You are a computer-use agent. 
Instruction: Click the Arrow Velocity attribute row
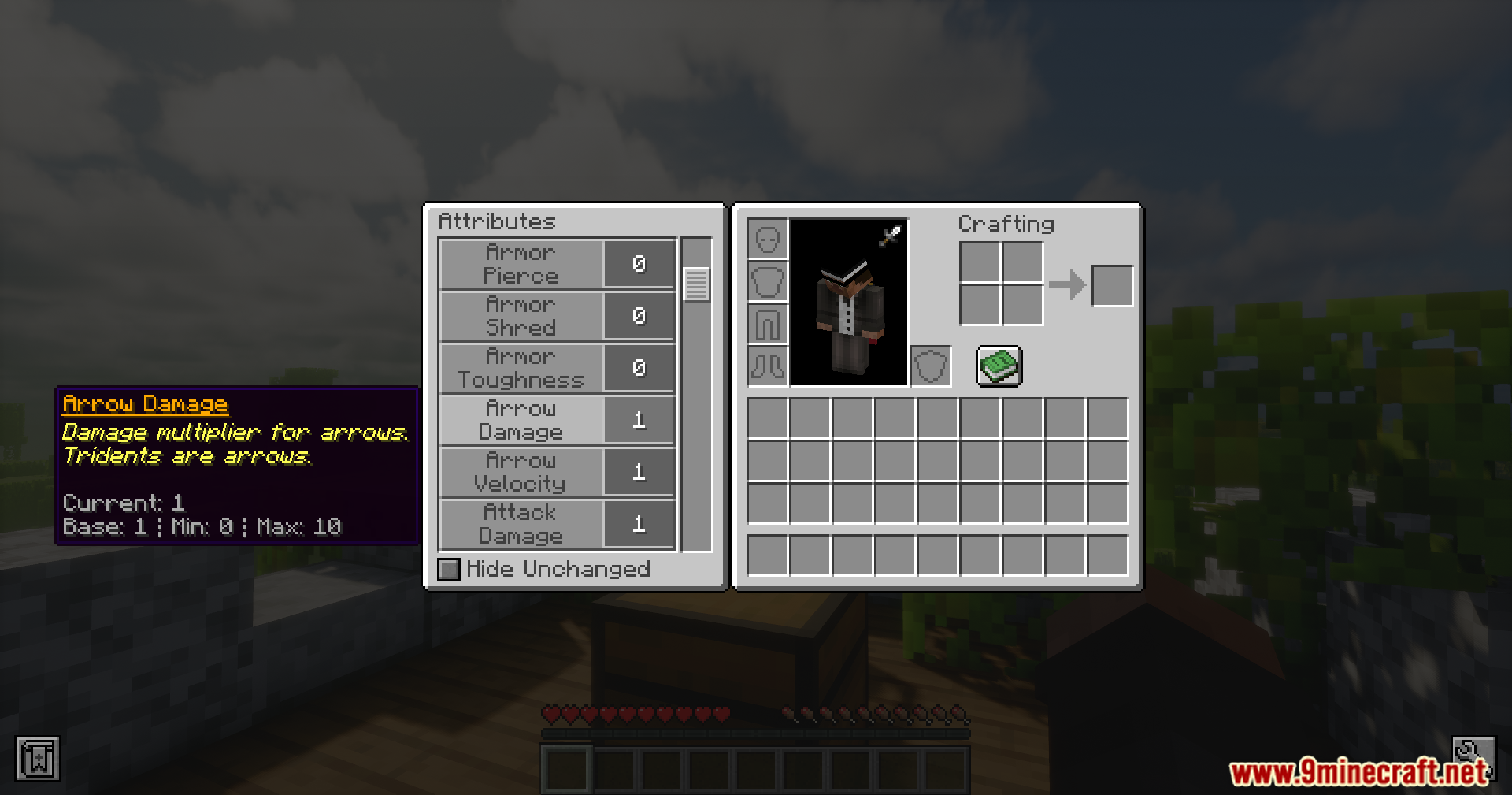tap(520, 471)
